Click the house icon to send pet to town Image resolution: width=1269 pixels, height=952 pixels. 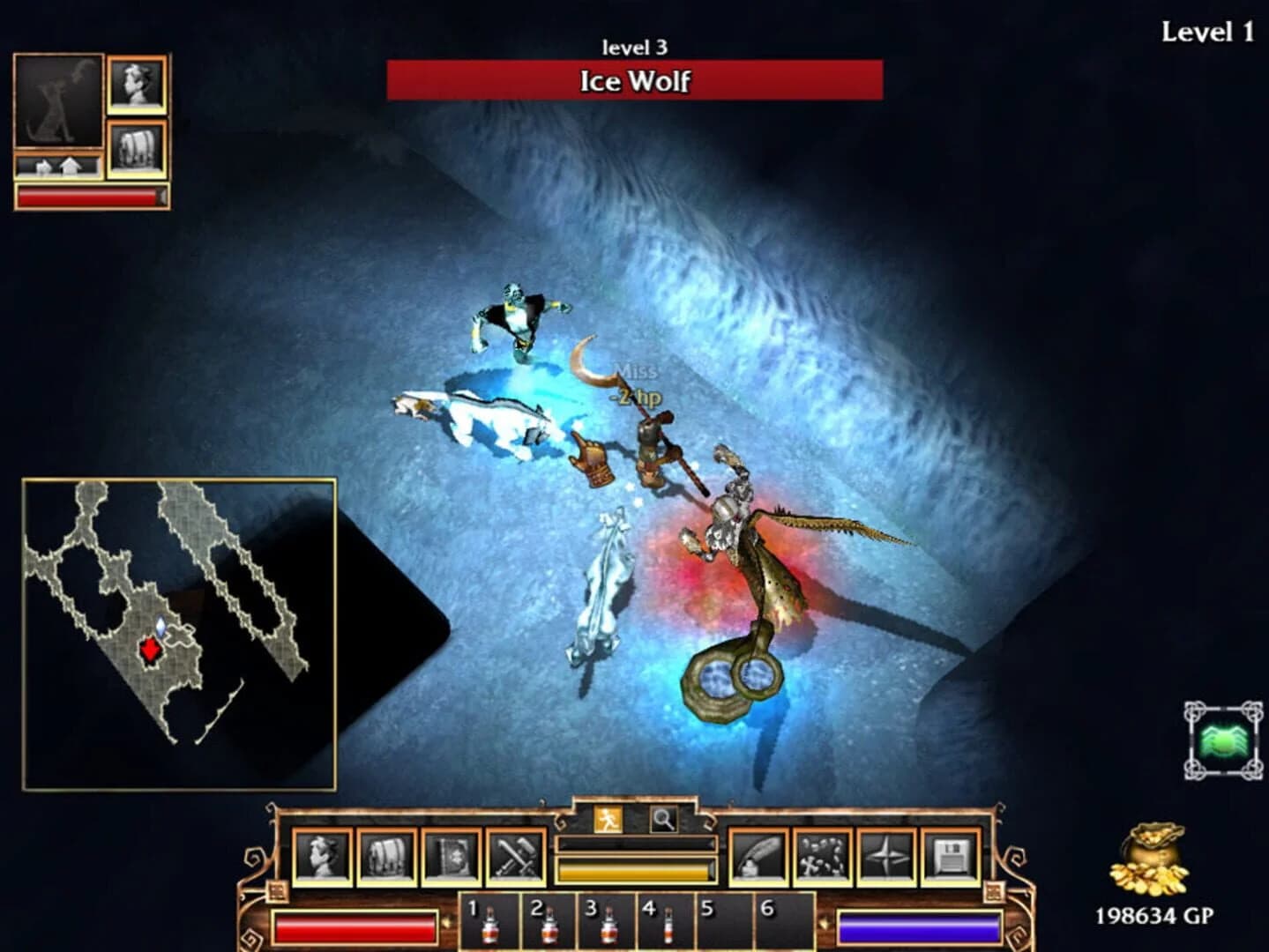(69, 166)
